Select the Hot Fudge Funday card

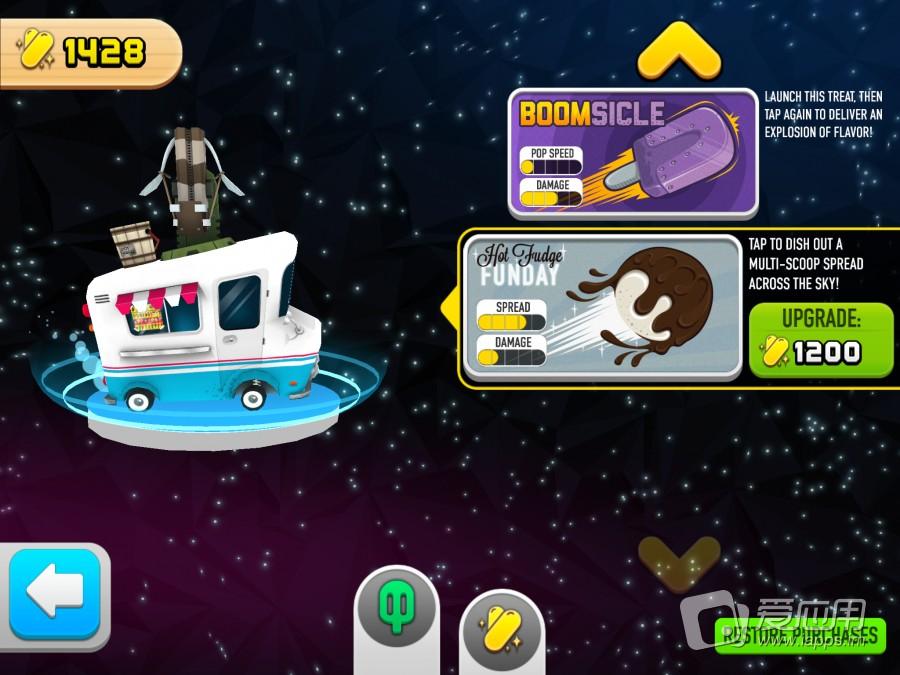[602, 306]
